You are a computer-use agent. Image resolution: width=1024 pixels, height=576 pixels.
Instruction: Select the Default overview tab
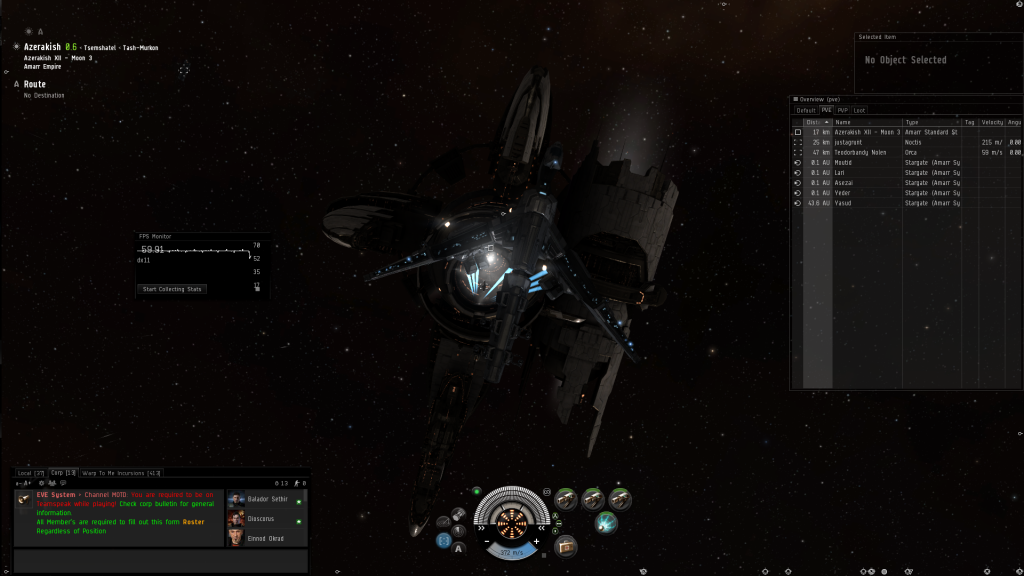tap(806, 110)
